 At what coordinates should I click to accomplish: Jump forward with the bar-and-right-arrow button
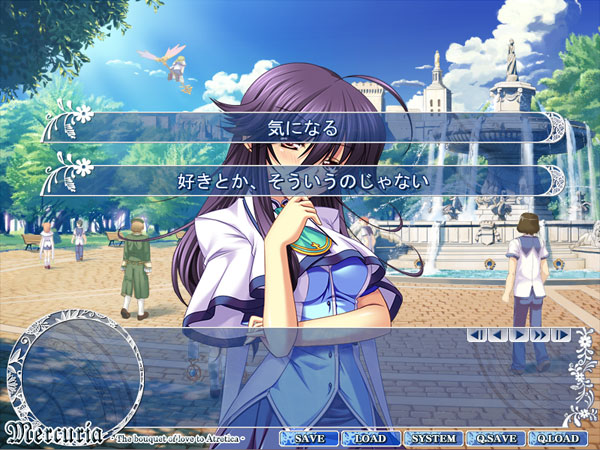tap(560, 334)
